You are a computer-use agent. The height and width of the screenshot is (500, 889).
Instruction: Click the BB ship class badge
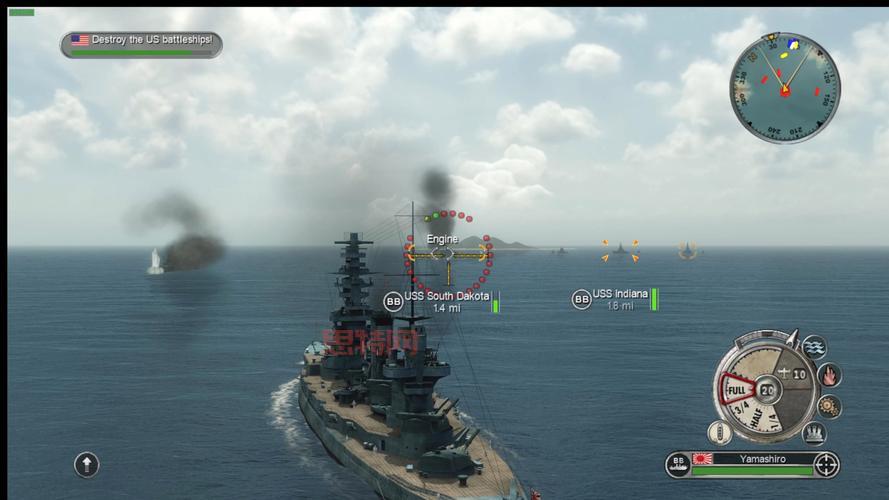pos(678,464)
